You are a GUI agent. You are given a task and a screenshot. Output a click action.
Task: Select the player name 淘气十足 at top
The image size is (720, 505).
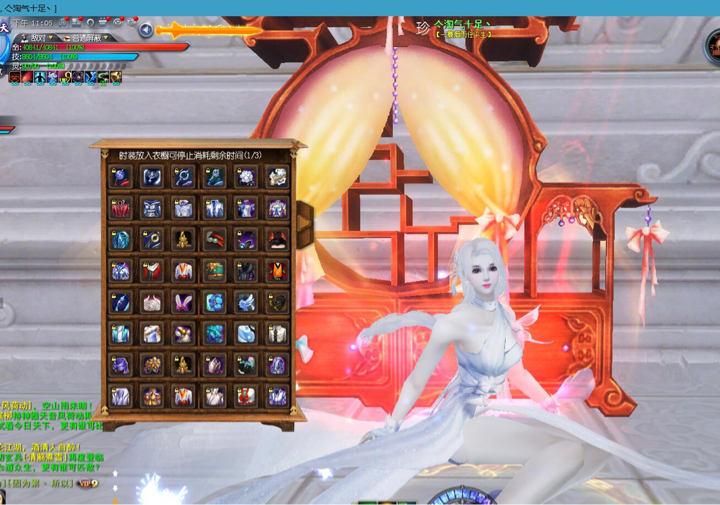pyautogui.click(x=462, y=24)
